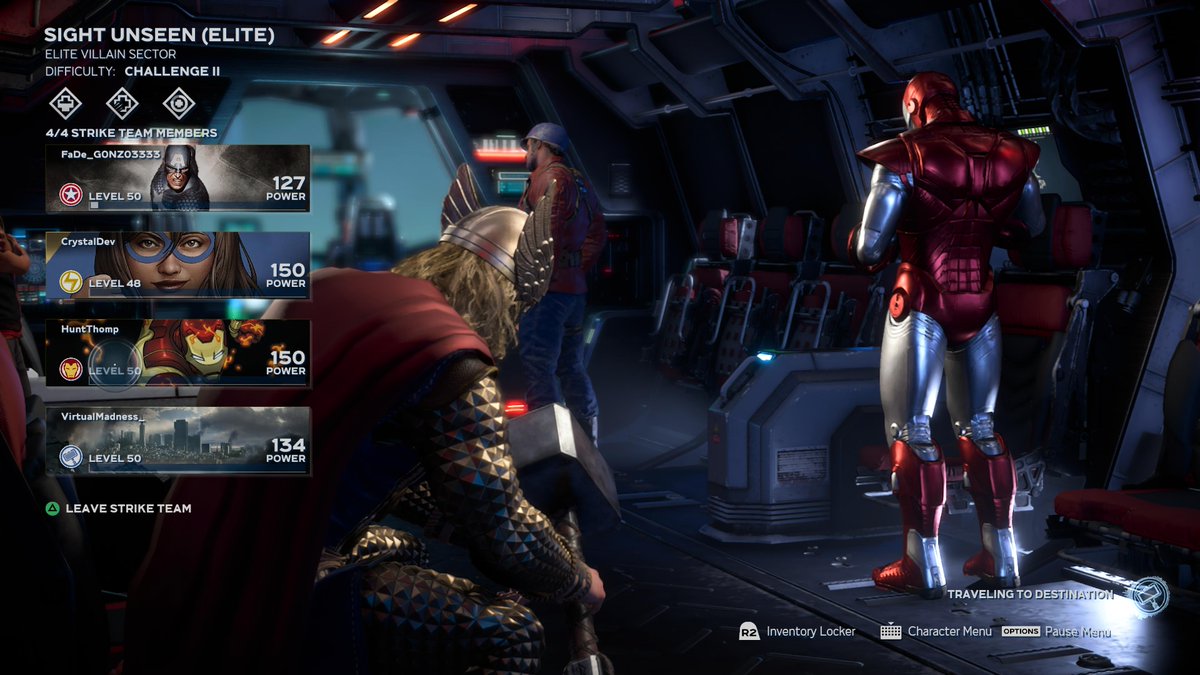1200x675 pixels.
Task: Select VirtualMadness's strike team card
Action: click(x=177, y=441)
